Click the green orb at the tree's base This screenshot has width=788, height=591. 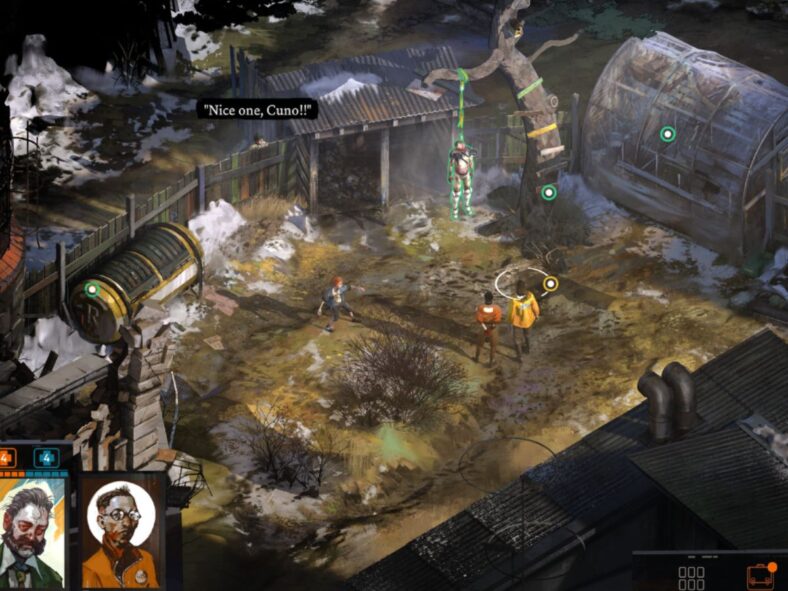(x=548, y=192)
